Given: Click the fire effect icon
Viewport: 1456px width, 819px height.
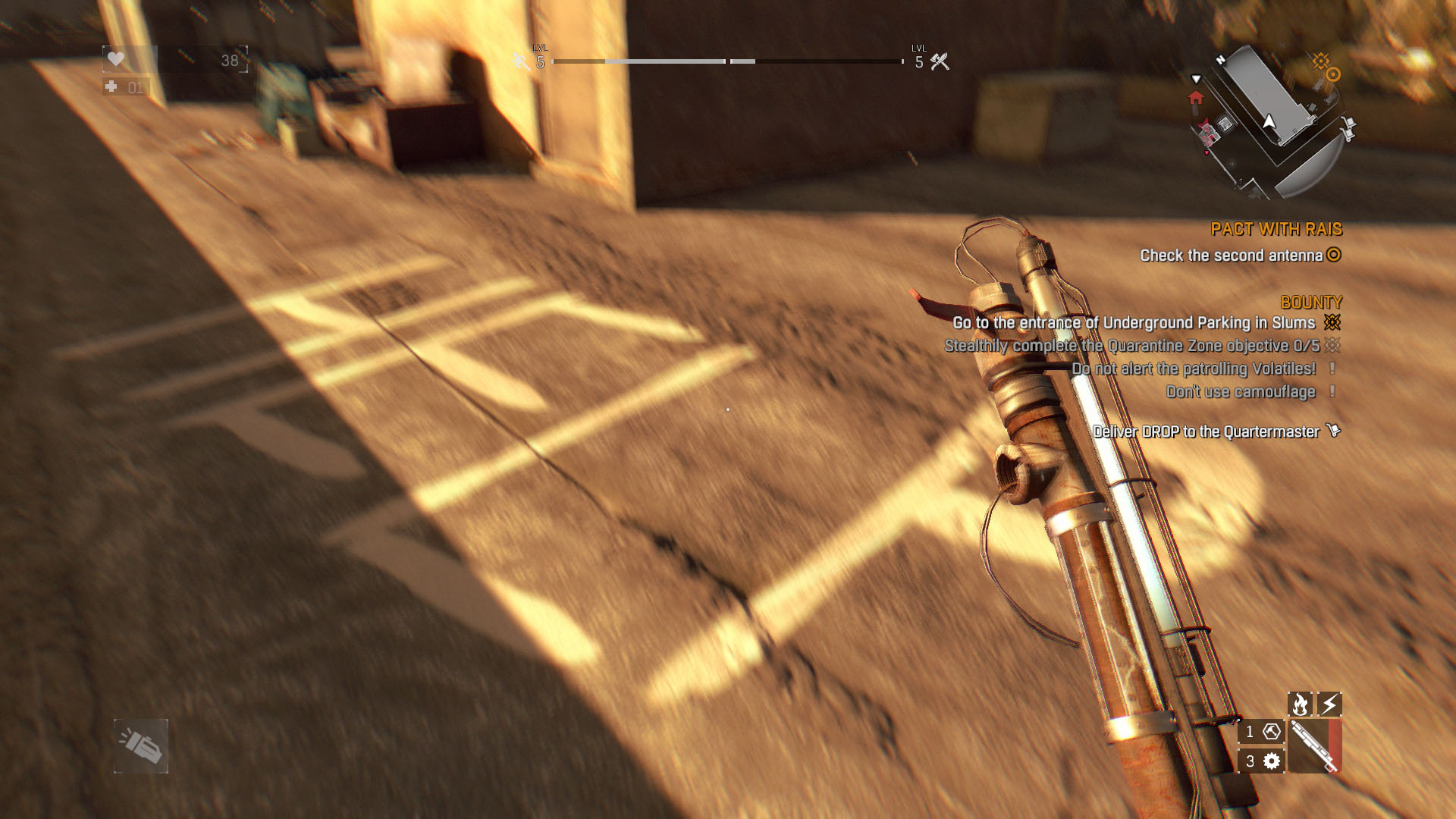Looking at the screenshot, I should 1300,704.
